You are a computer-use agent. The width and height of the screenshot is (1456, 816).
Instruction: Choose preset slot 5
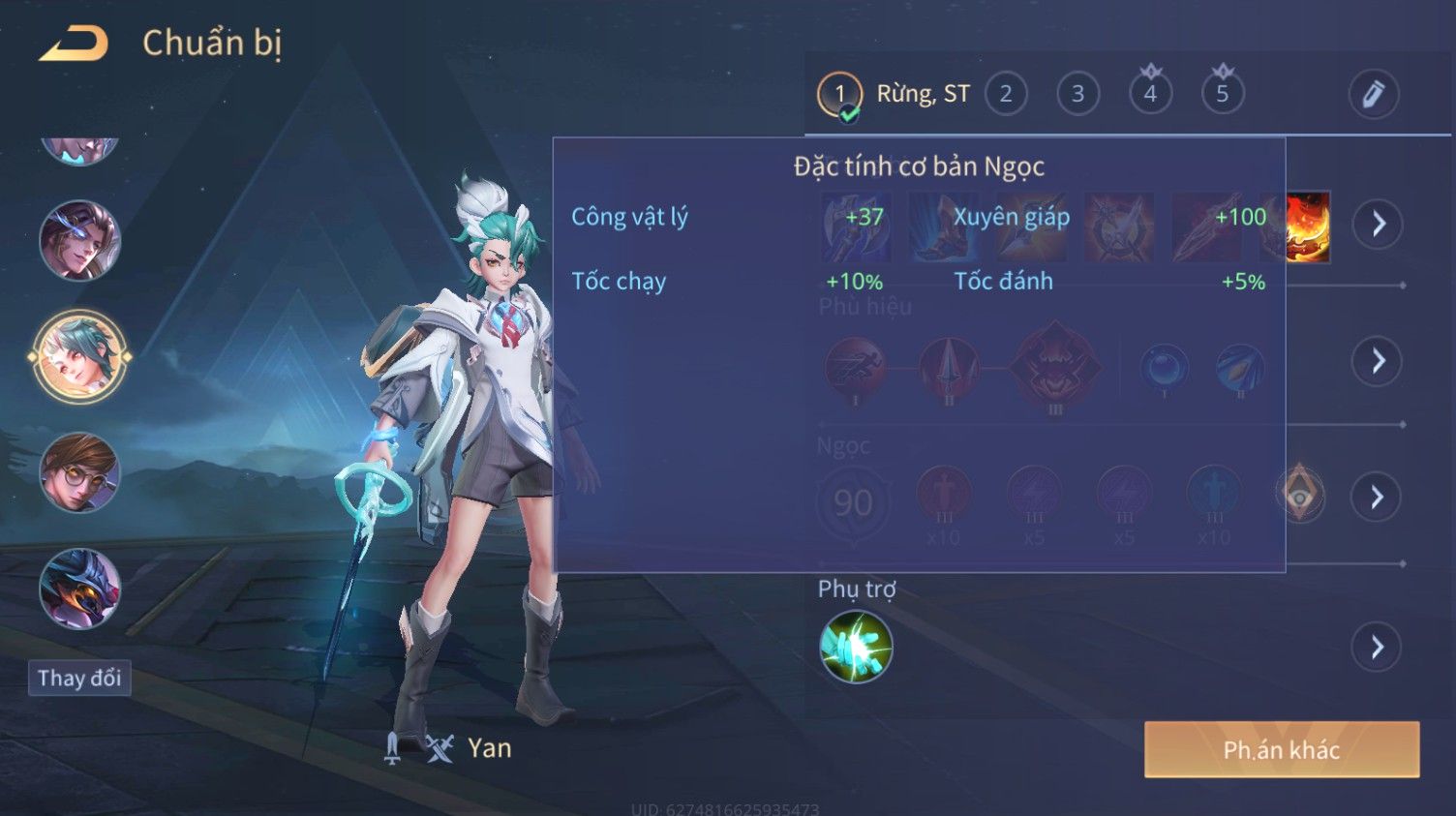point(1222,95)
